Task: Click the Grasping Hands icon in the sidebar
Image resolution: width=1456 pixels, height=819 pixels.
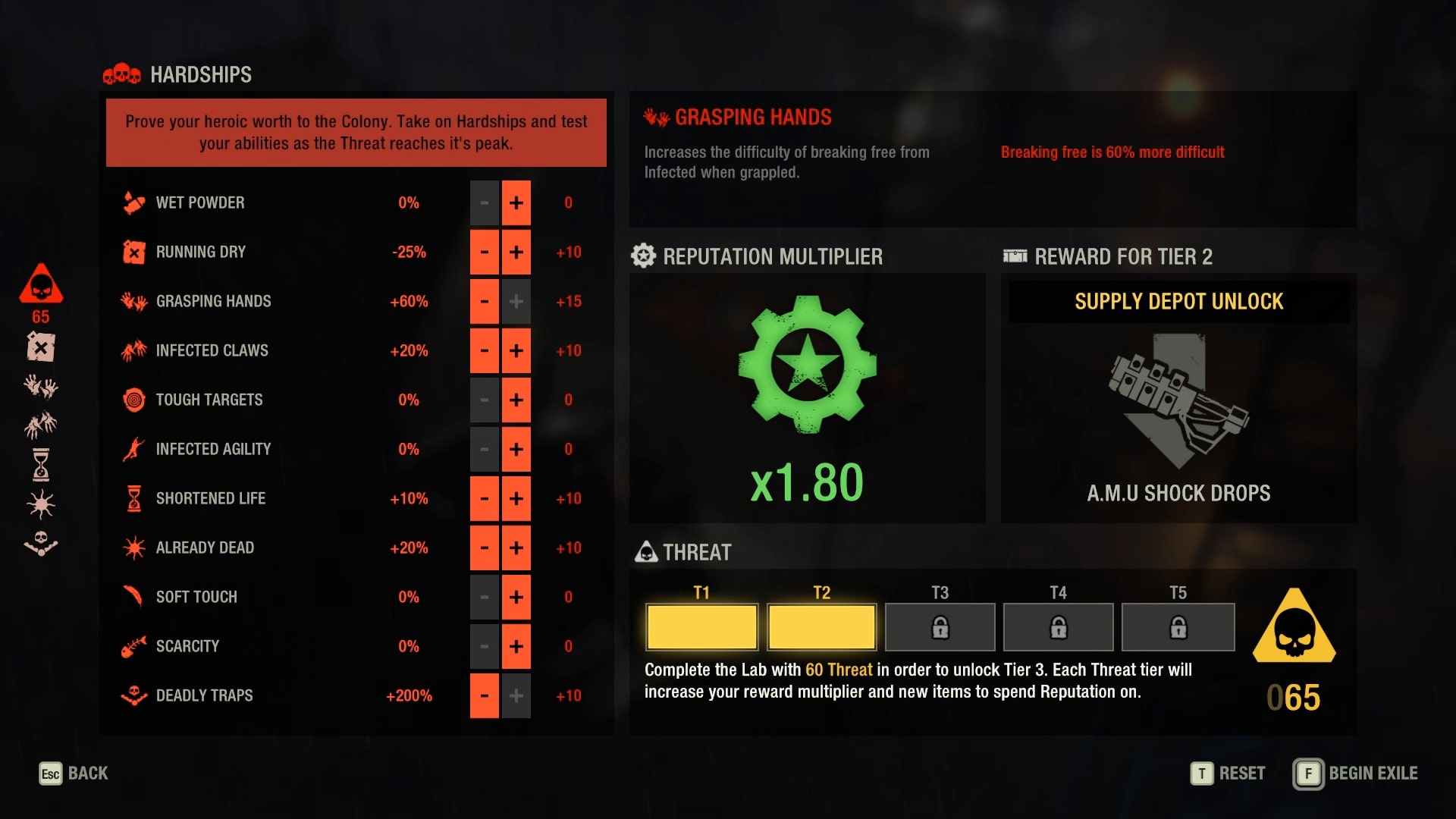Action: coord(40,387)
